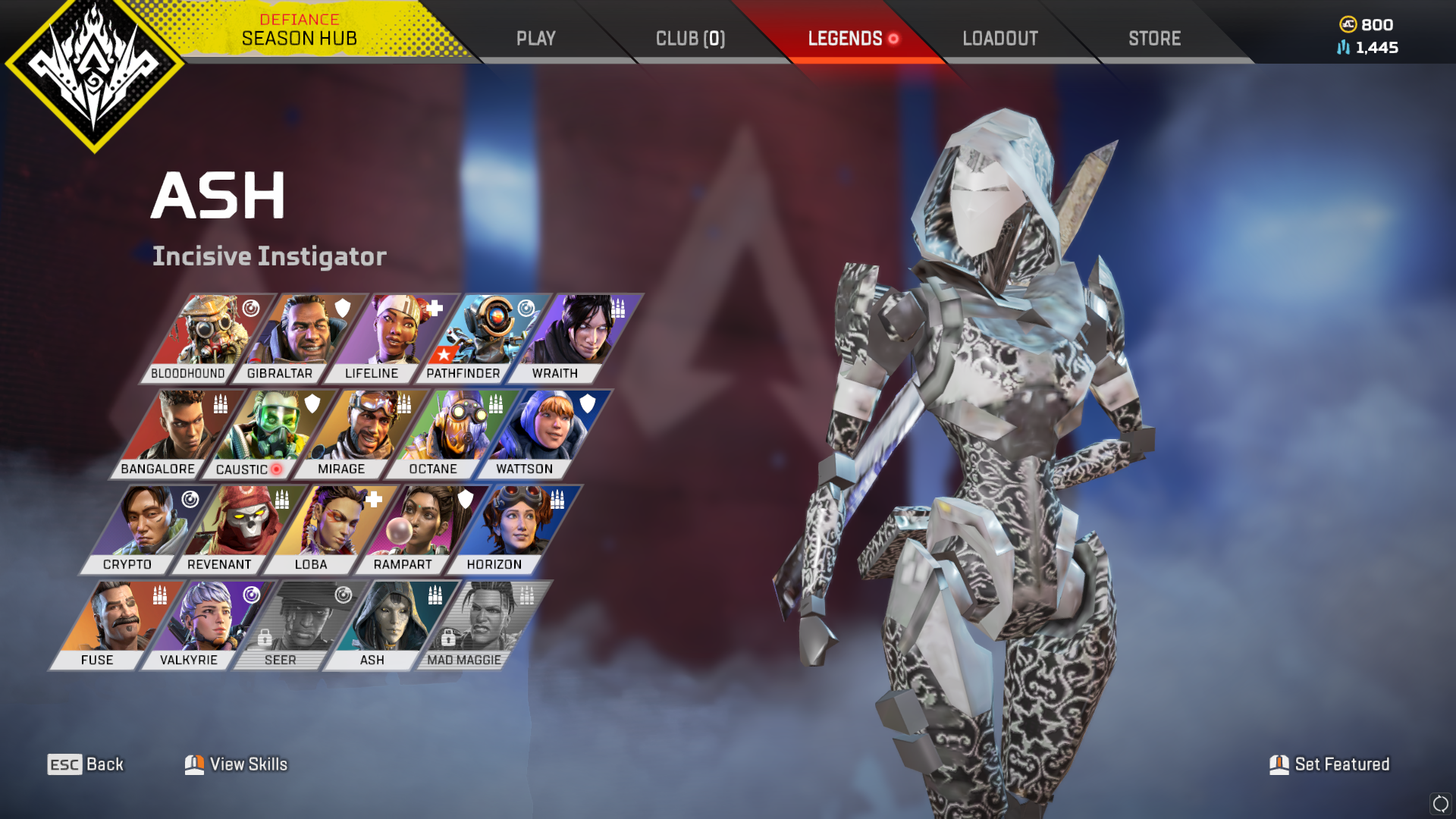The height and width of the screenshot is (819, 1456).
Task: Open the Defiance Season Hub tab
Action: tap(299, 30)
